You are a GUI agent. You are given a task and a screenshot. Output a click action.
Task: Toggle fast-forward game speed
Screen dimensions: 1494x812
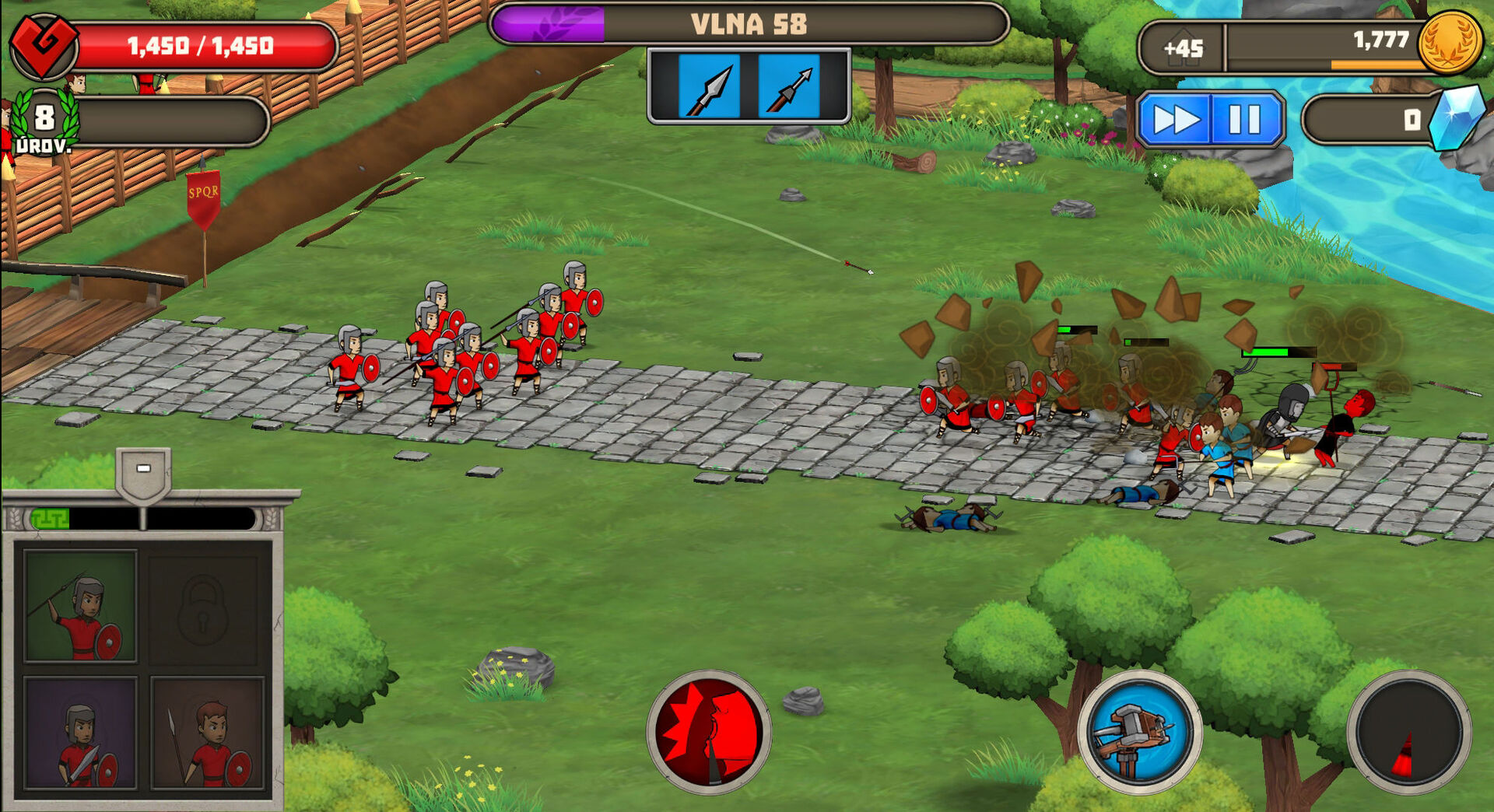point(1175,120)
